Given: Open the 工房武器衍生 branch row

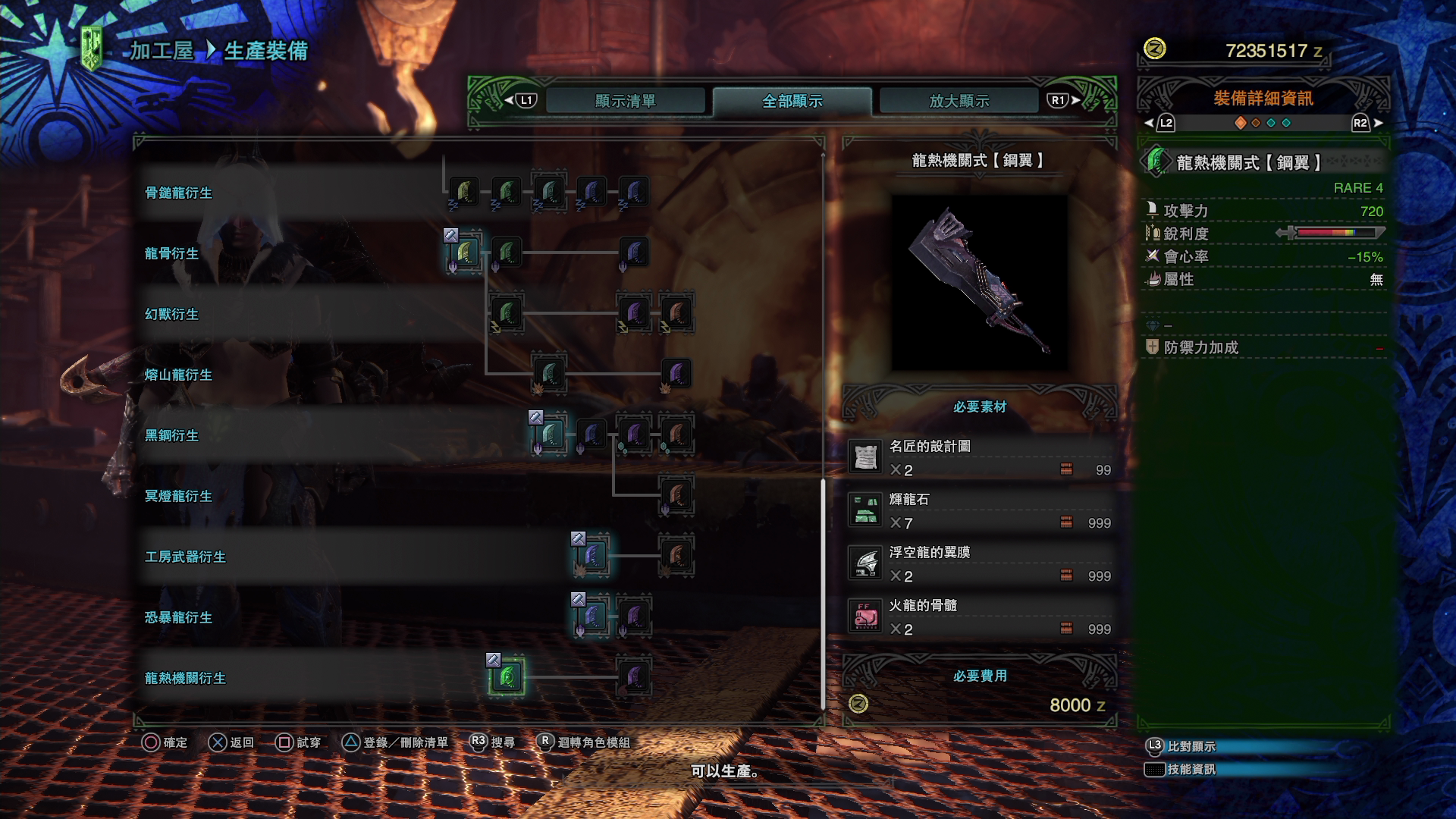Looking at the screenshot, I should pos(185,557).
